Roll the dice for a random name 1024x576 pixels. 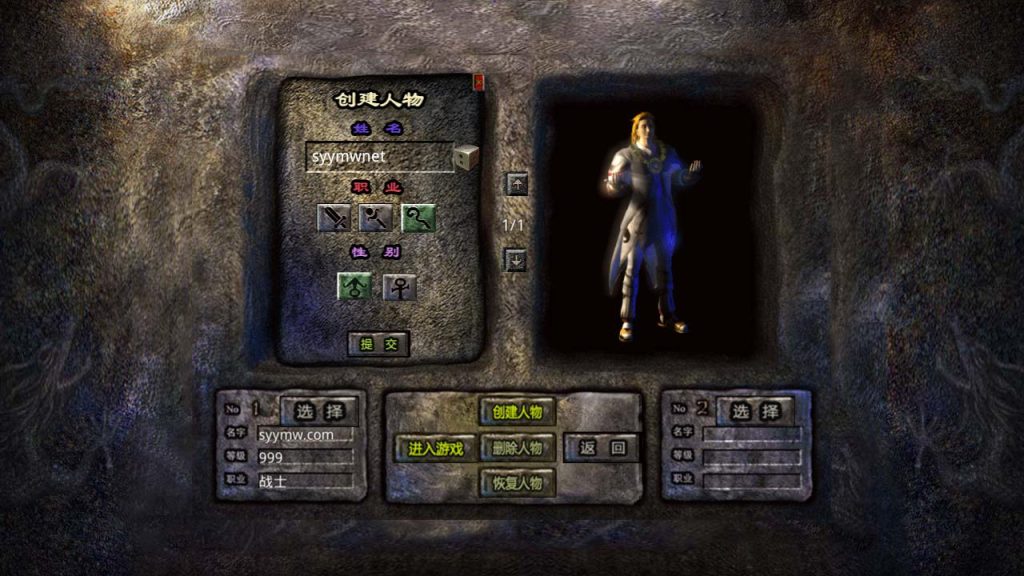coord(466,157)
